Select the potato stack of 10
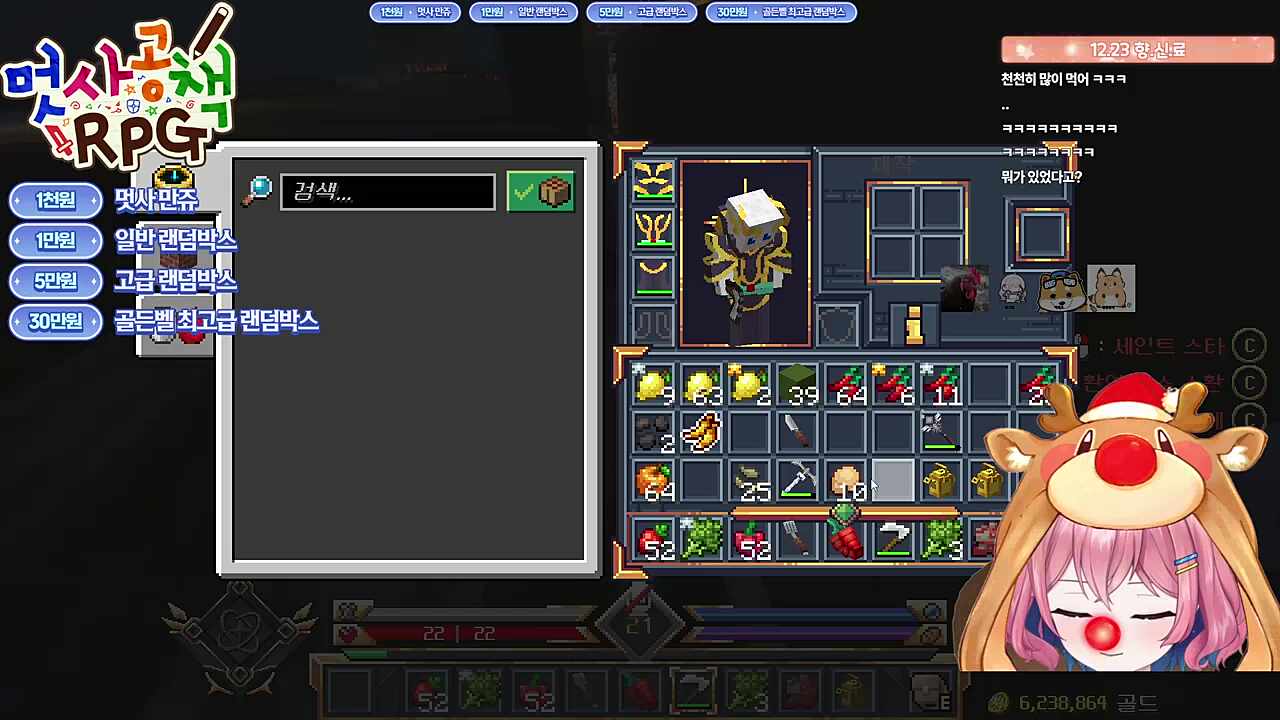Image resolution: width=1280 pixels, height=720 pixels. pos(846,482)
